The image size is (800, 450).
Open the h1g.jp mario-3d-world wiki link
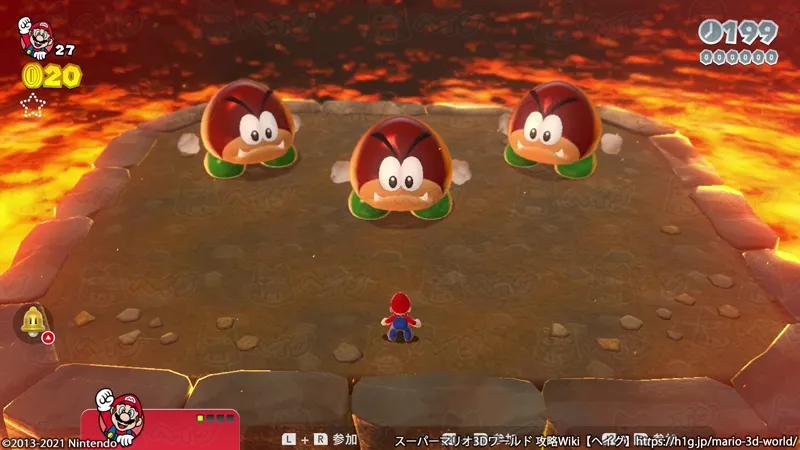tap(718, 440)
